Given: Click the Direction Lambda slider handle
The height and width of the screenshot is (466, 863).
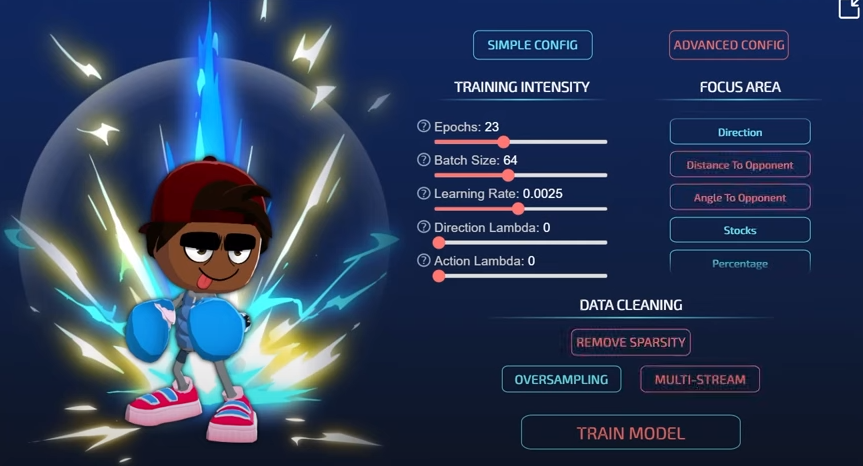Looking at the screenshot, I should point(439,242).
